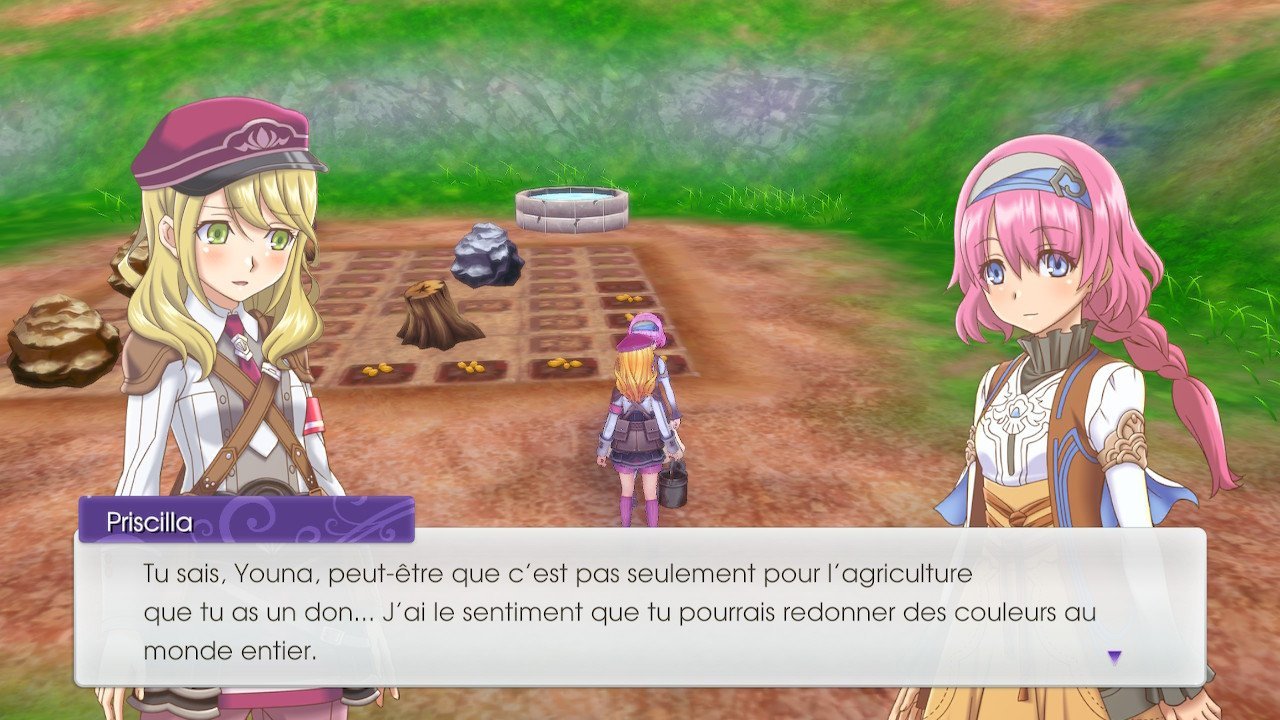Select the well in the field

pos(570,210)
